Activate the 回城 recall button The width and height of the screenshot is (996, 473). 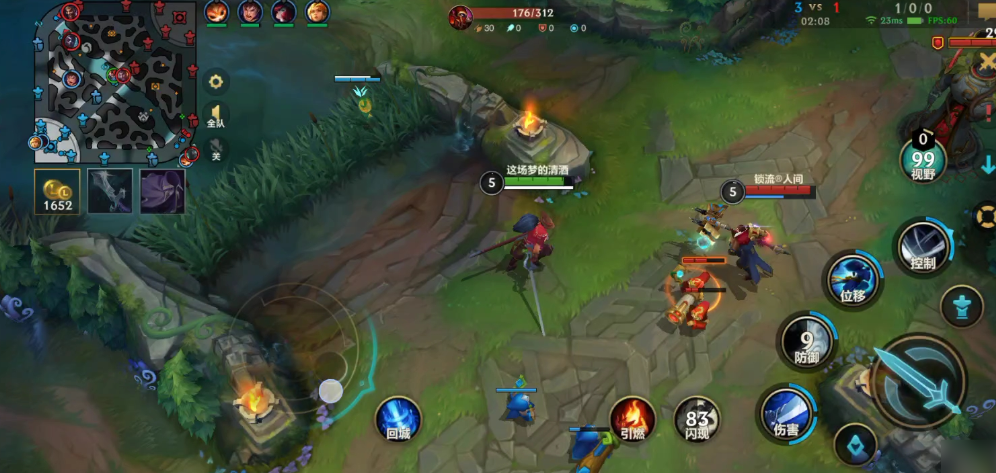(398, 418)
